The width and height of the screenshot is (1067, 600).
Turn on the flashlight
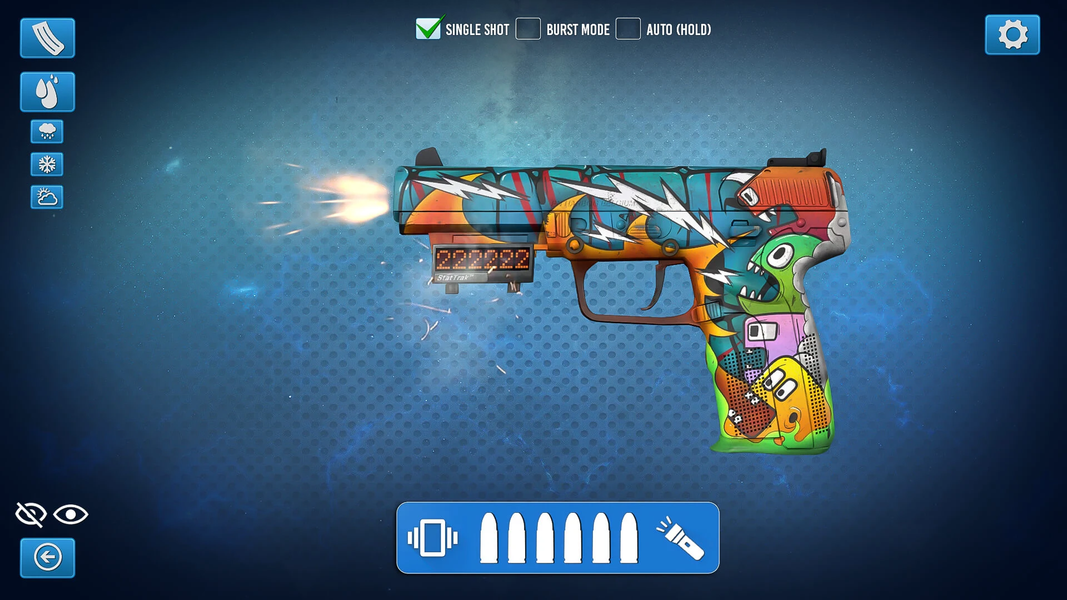pos(680,538)
